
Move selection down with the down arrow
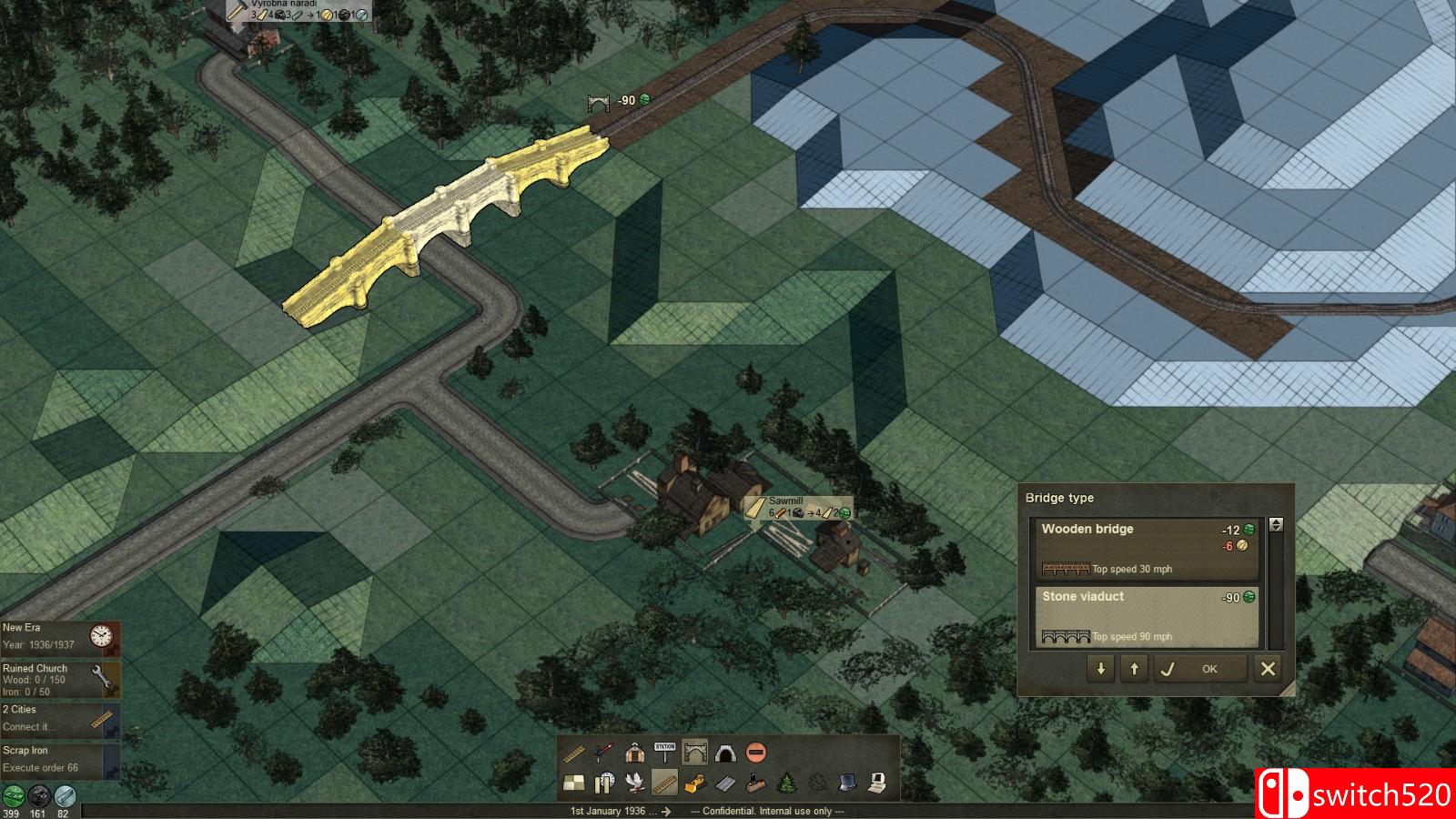1101,669
